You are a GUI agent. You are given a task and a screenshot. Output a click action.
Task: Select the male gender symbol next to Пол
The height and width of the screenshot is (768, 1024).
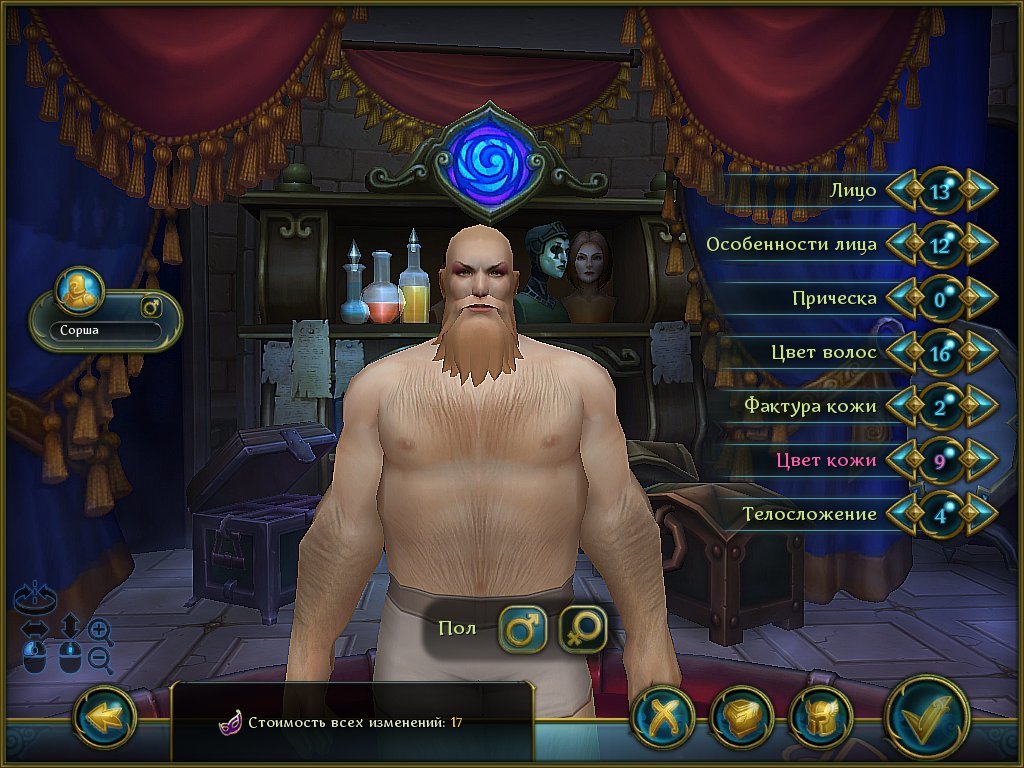(x=522, y=629)
